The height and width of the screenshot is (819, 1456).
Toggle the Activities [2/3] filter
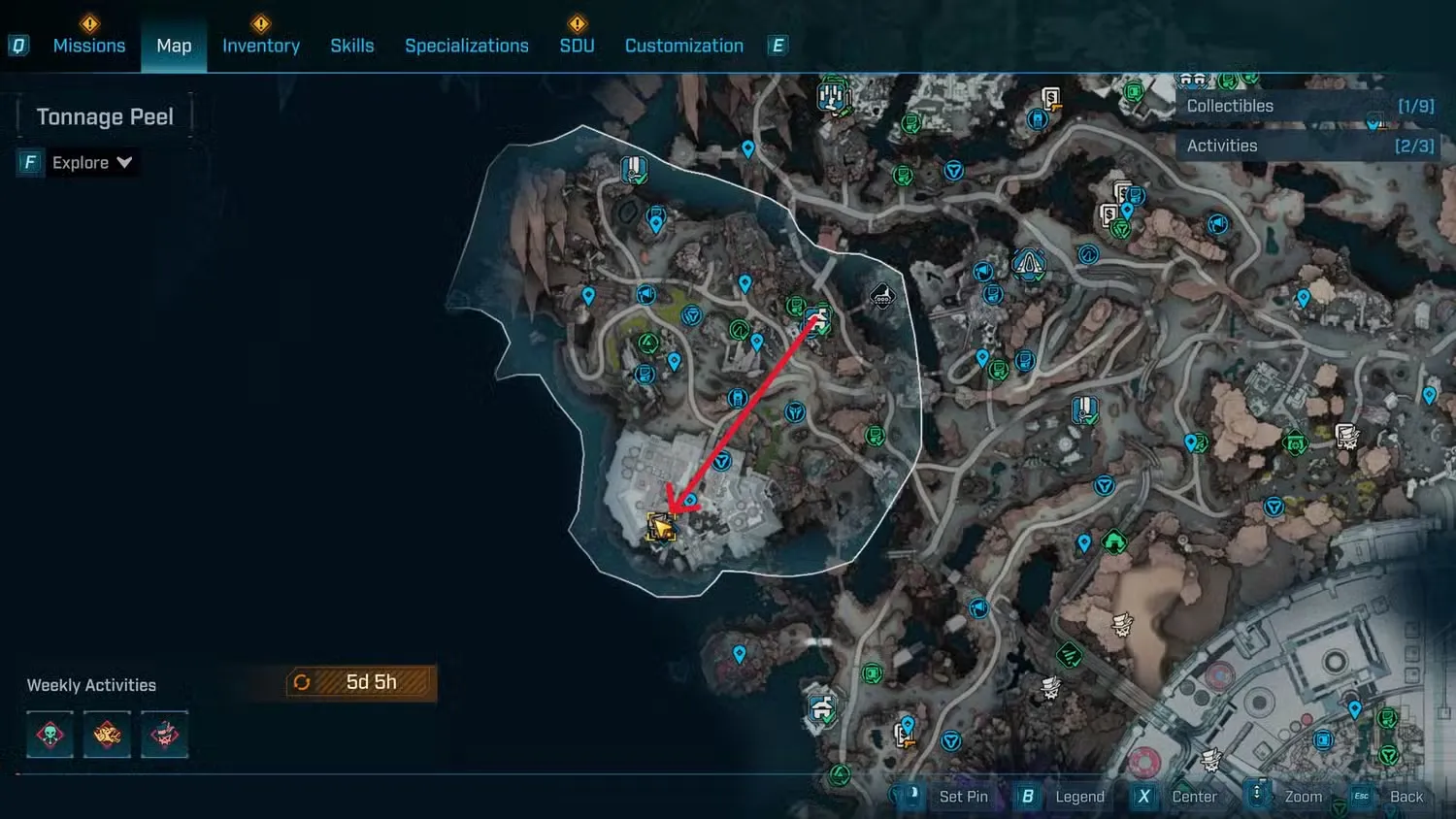(x=1310, y=146)
